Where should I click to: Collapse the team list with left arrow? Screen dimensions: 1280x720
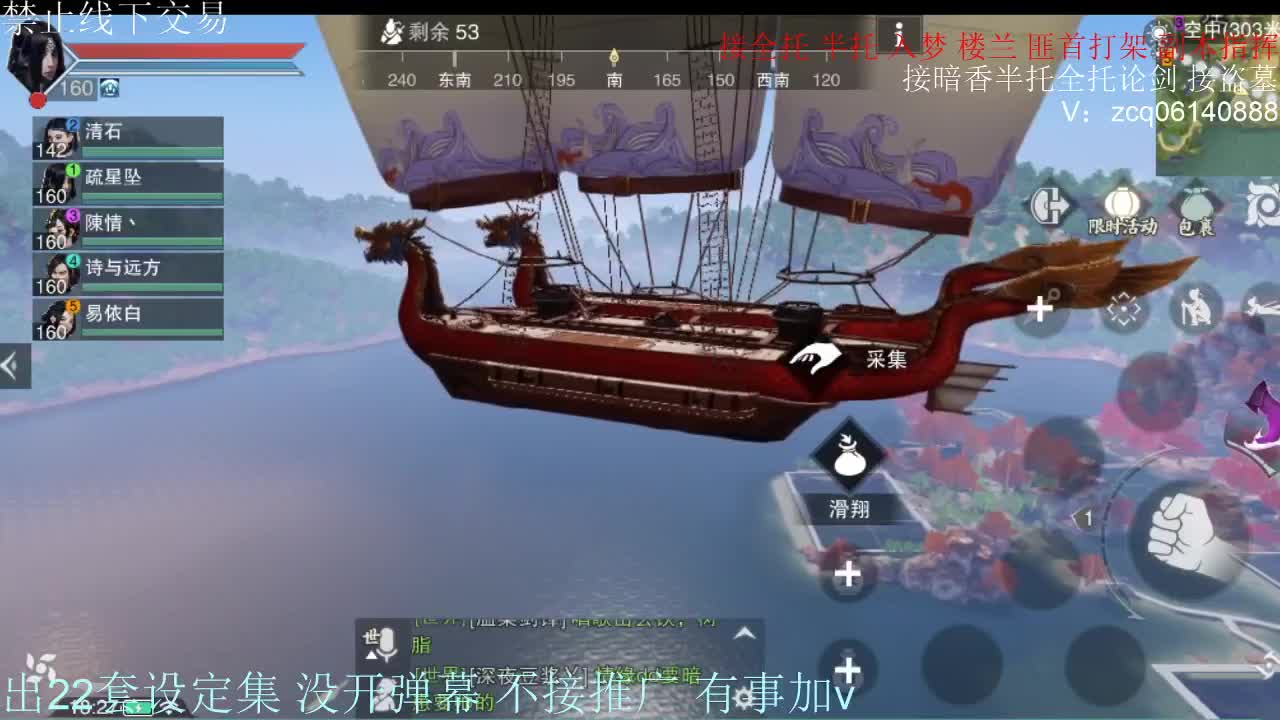click(x=12, y=365)
